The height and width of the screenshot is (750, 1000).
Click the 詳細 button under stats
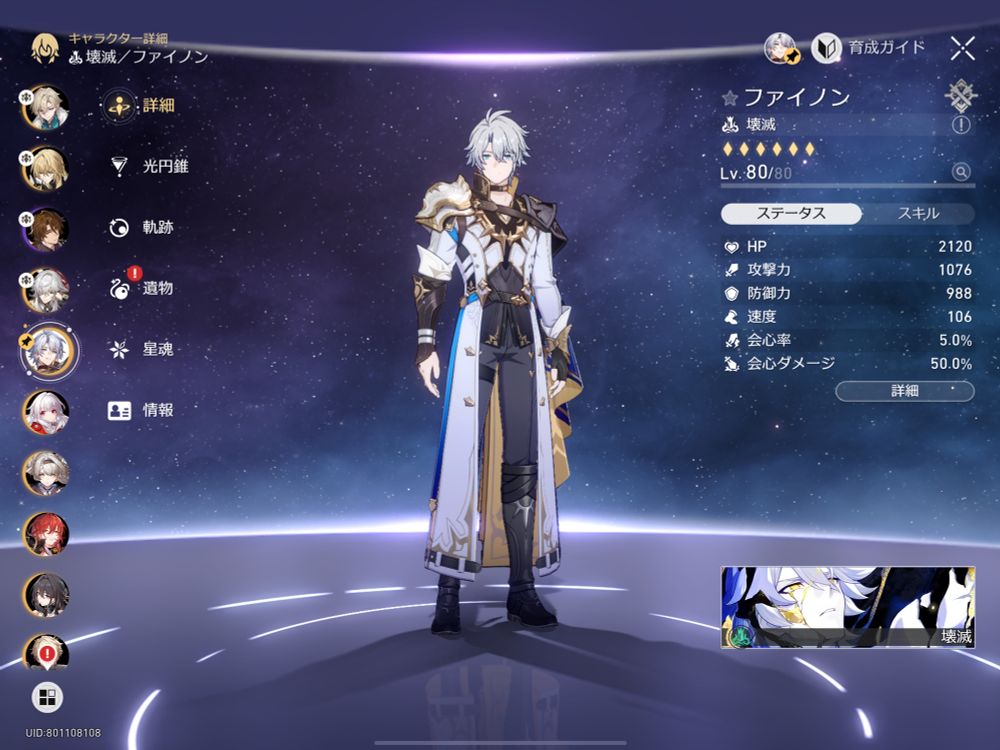pos(904,391)
